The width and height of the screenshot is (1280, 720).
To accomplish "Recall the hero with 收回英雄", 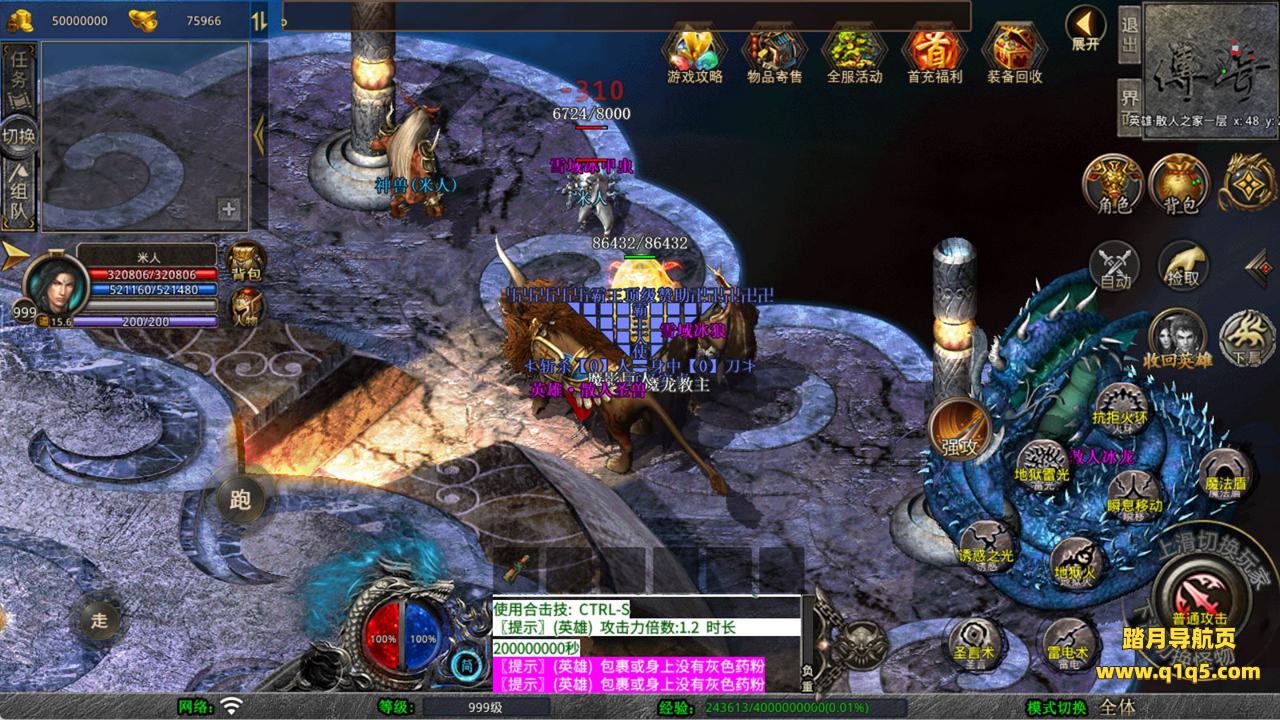I will (1179, 338).
